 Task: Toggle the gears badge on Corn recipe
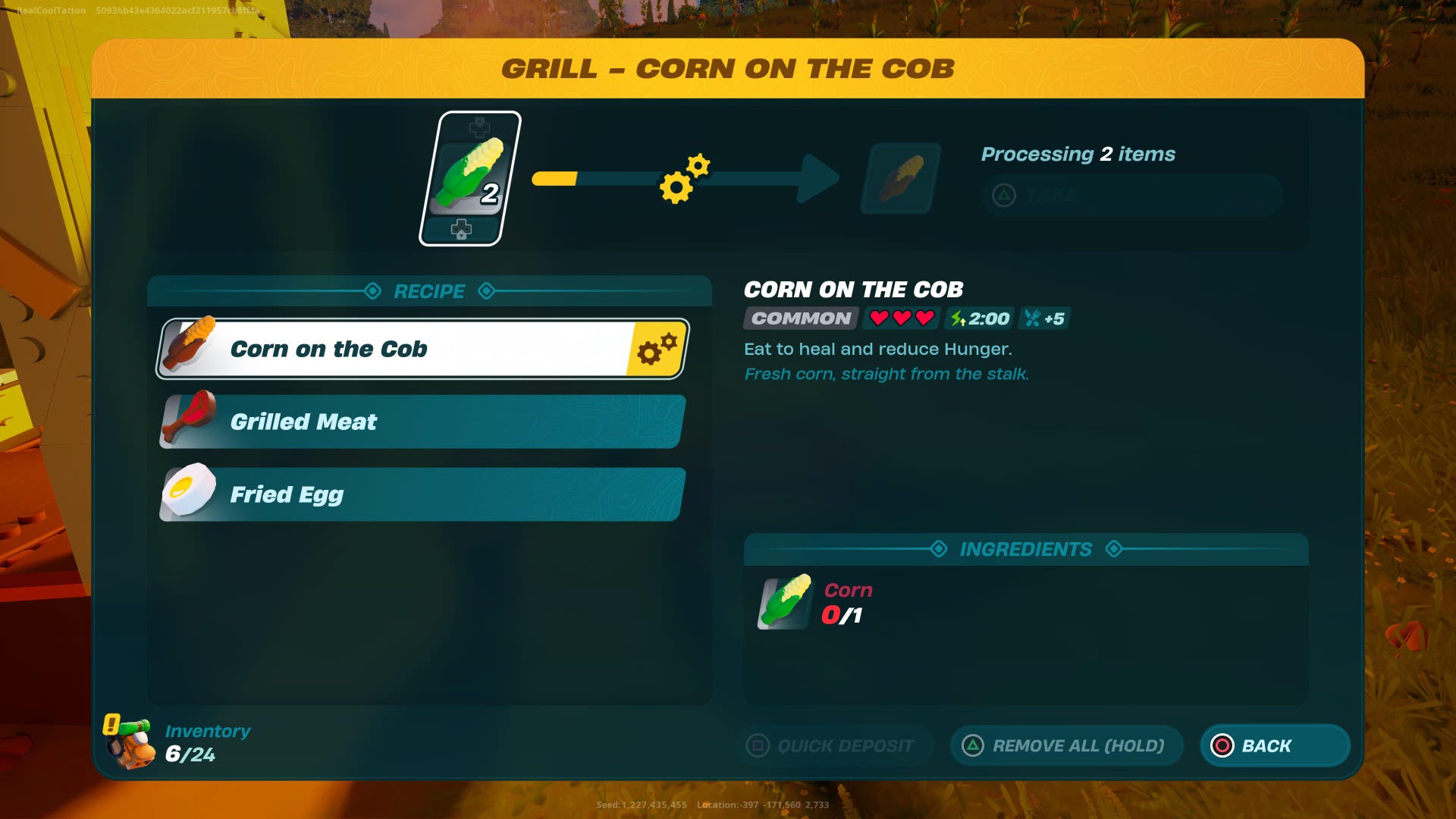pos(659,349)
